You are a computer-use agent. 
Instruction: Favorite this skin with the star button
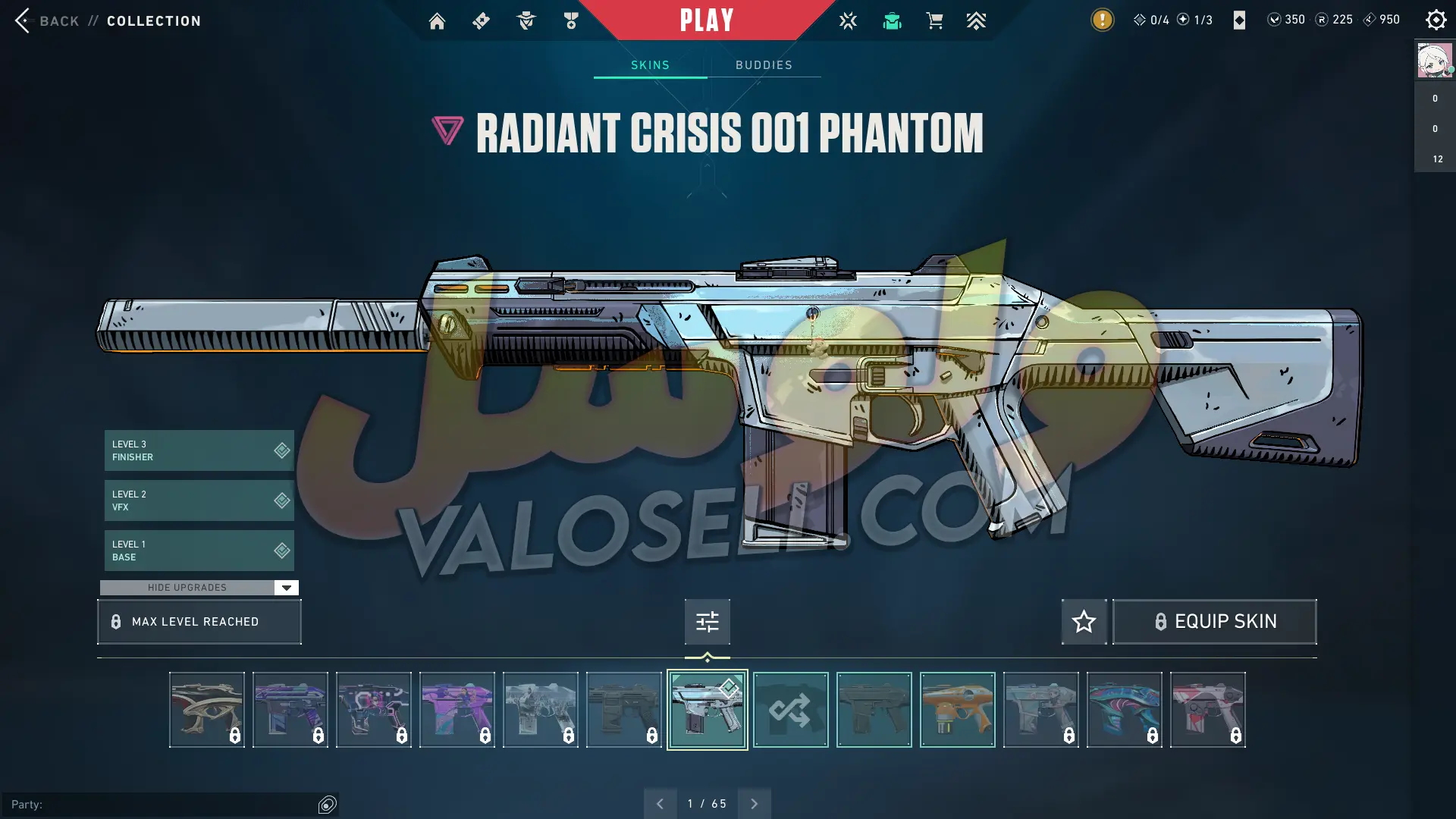[x=1084, y=622]
